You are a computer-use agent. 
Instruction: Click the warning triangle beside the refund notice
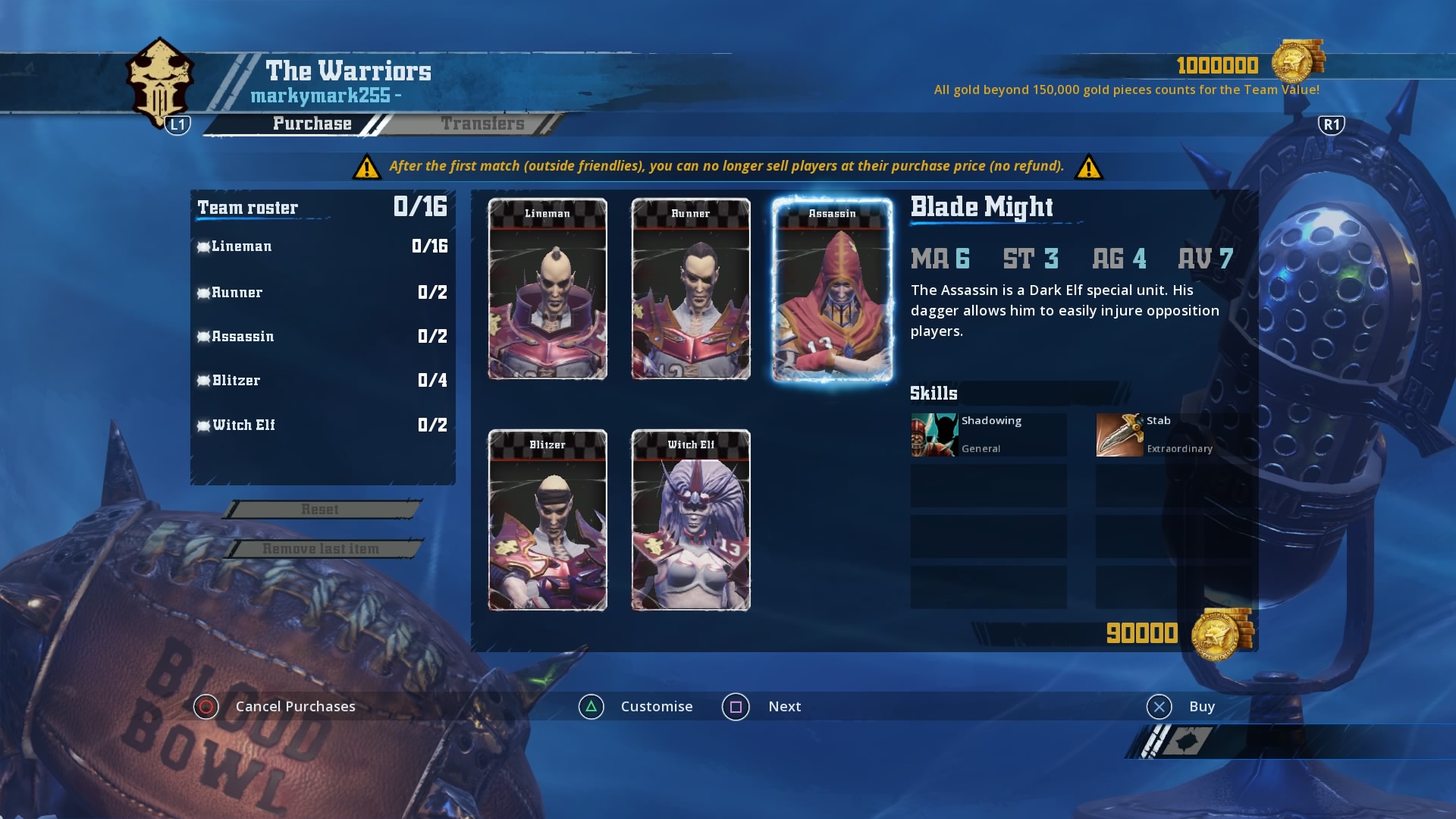click(x=368, y=166)
